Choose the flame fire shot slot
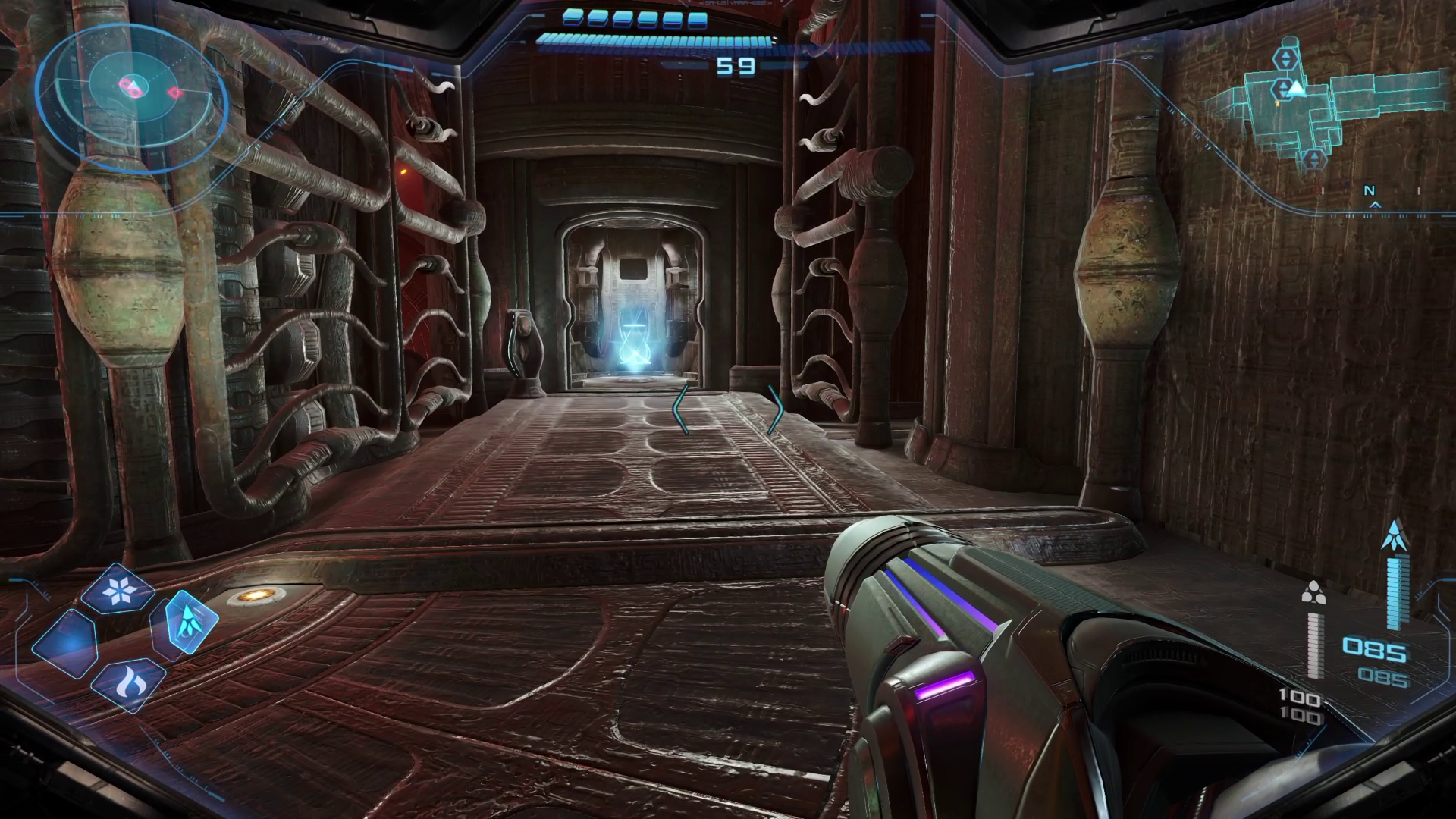Screen dimensions: 1456x819 point(128,684)
